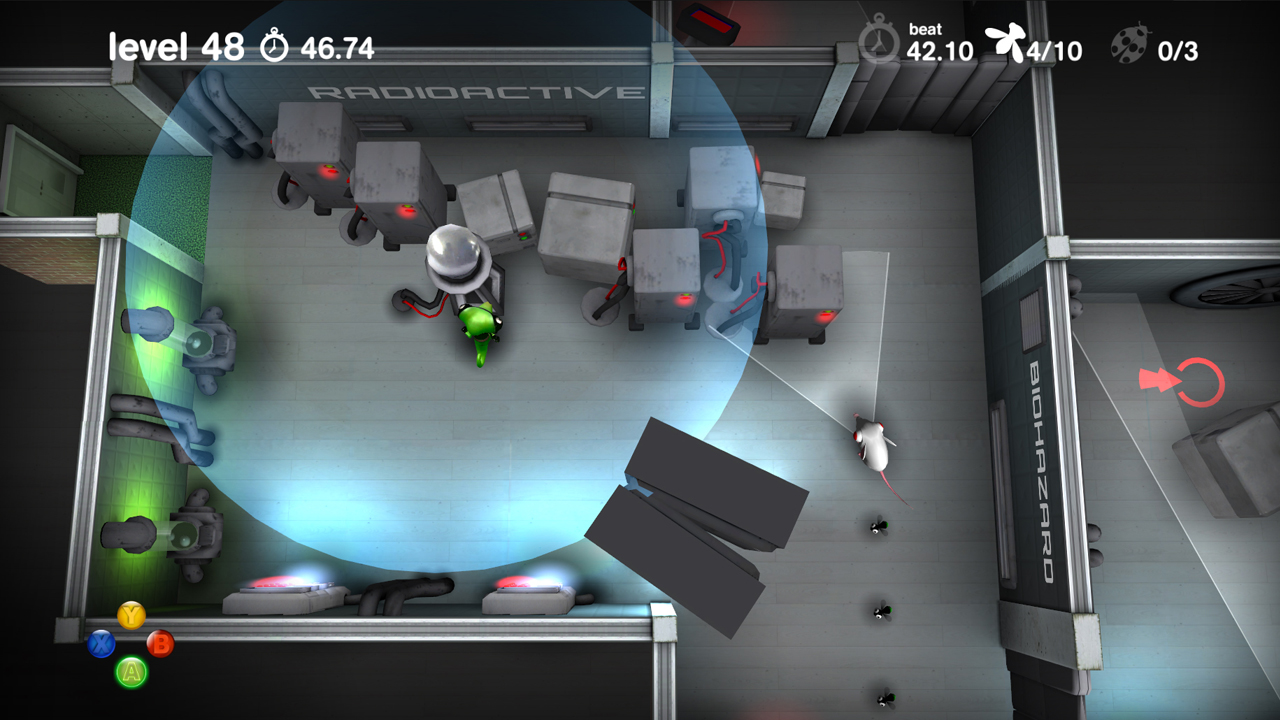
Task: Click the beat-time stopwatch icon in the HUD
Action: pyautogui.click(x=878, y=43)
